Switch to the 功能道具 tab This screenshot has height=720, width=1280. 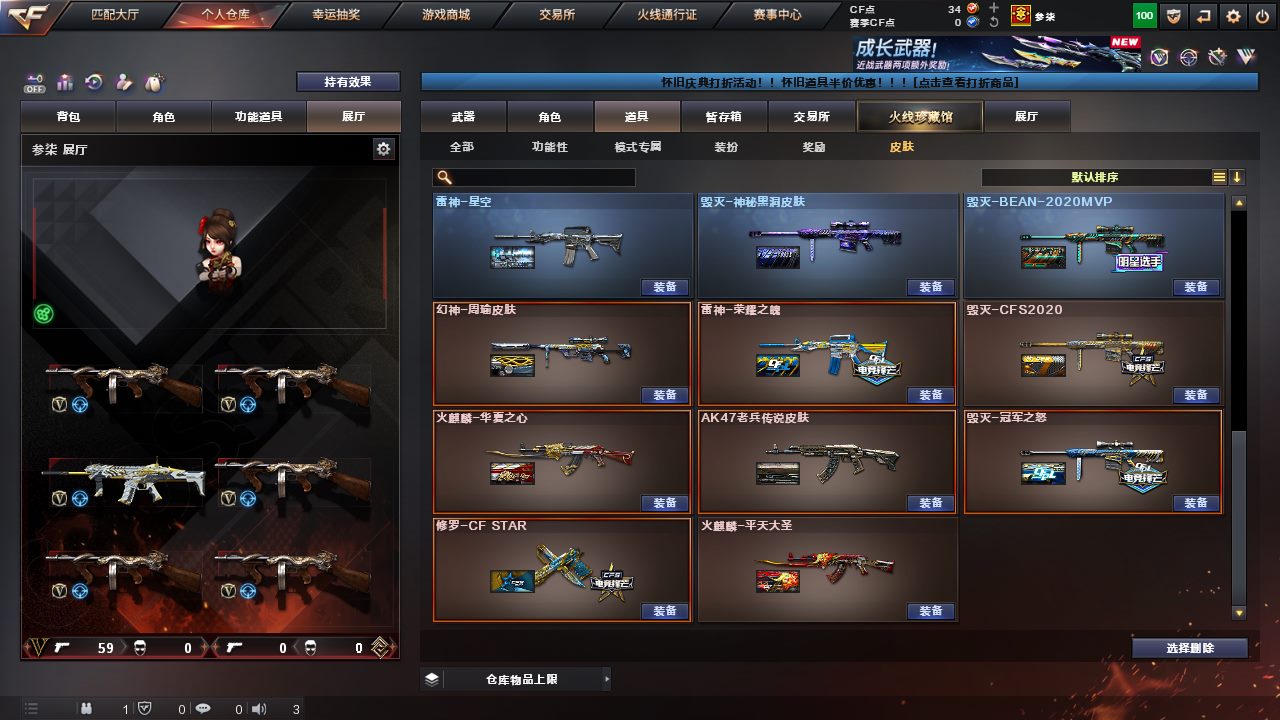click(x=258, y=117)
